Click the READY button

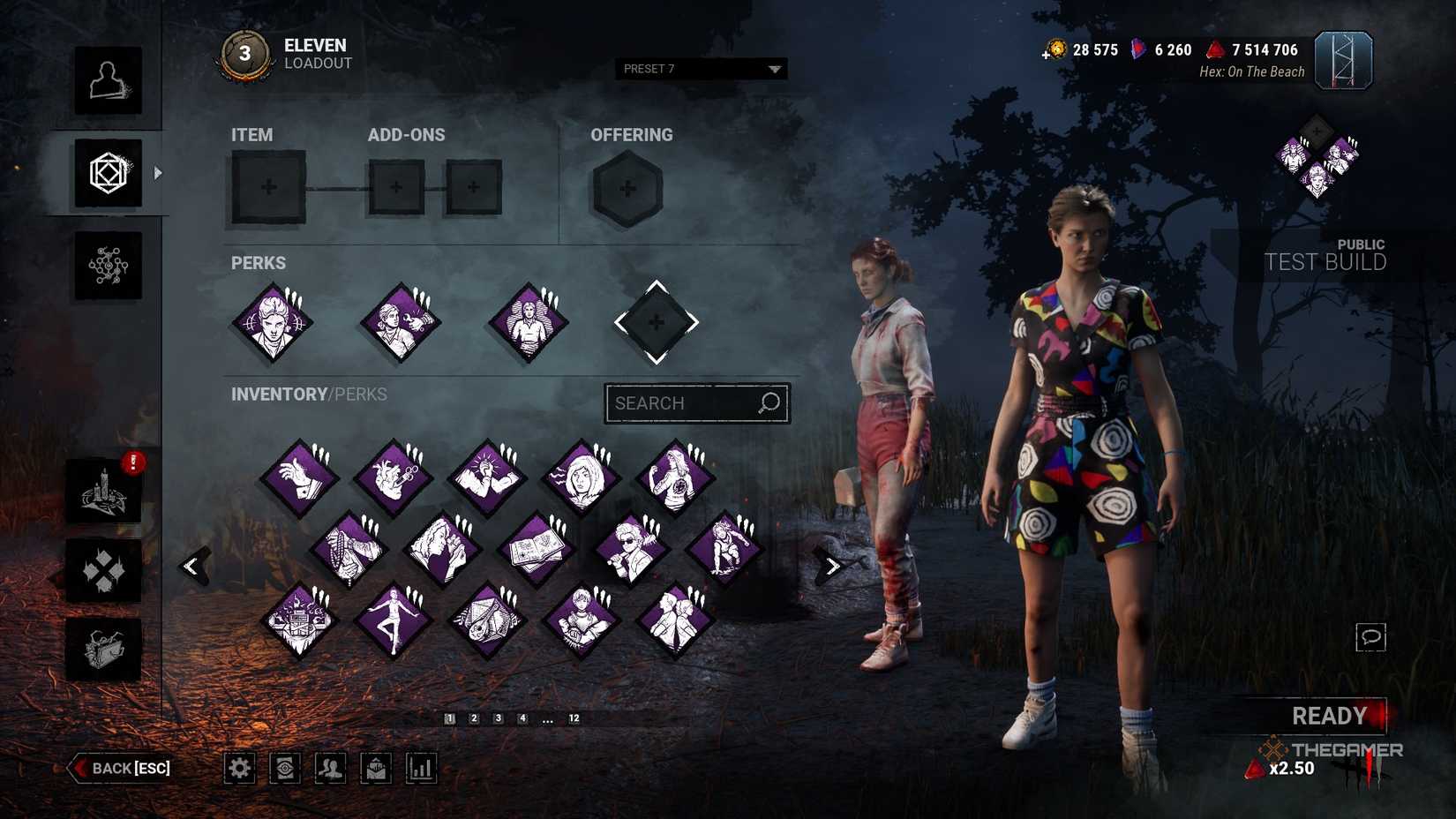click(1329, 716)
